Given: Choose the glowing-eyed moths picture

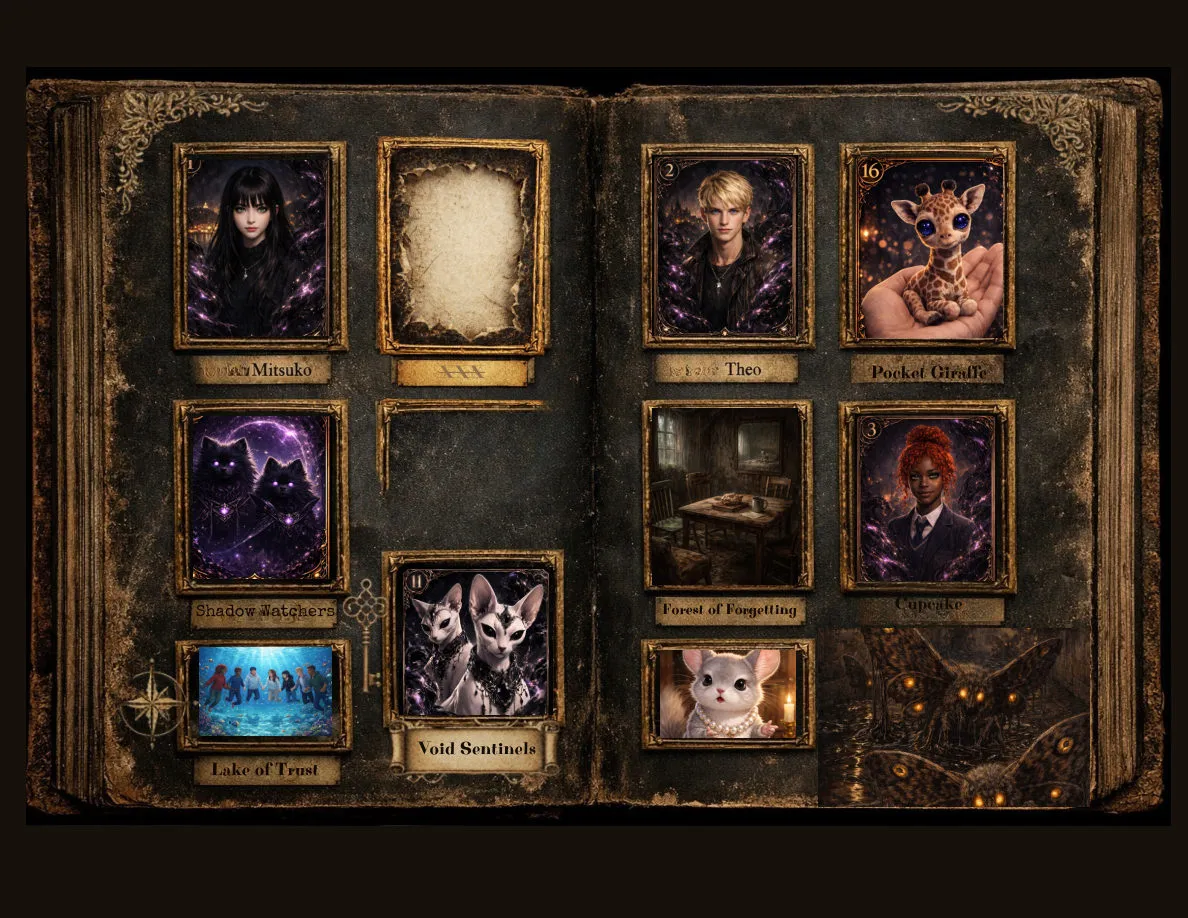Looking at the screenshot, I should coord(954,717).
